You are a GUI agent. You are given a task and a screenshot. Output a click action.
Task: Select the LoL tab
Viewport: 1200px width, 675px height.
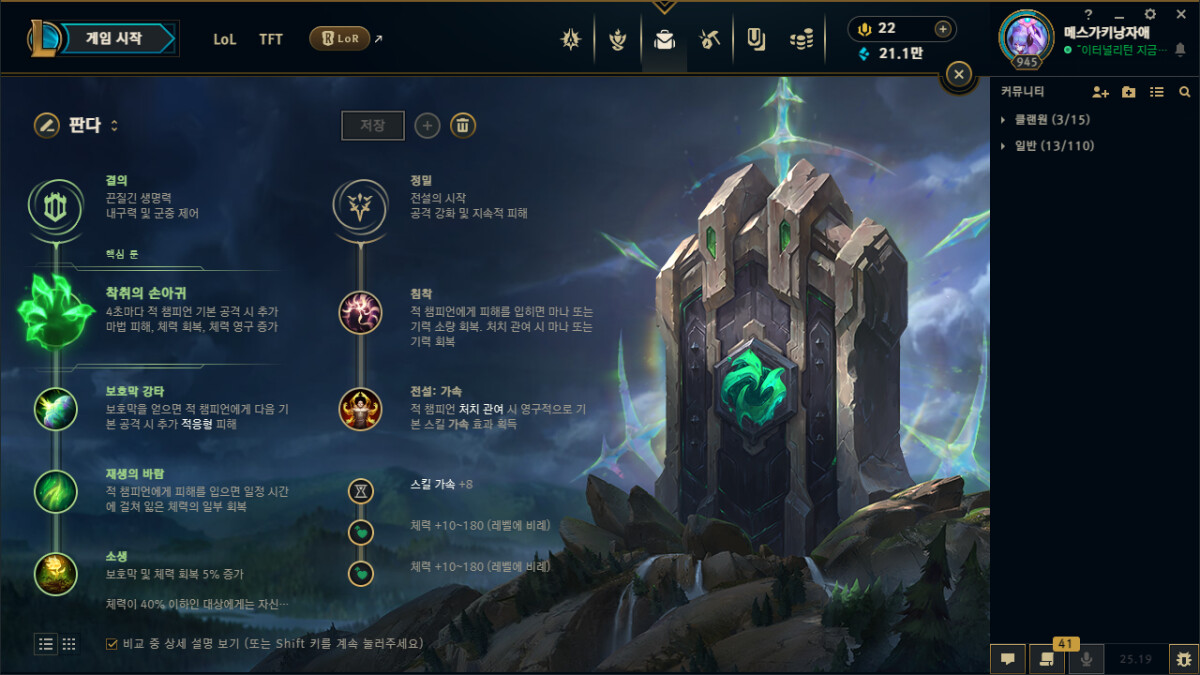225,40
